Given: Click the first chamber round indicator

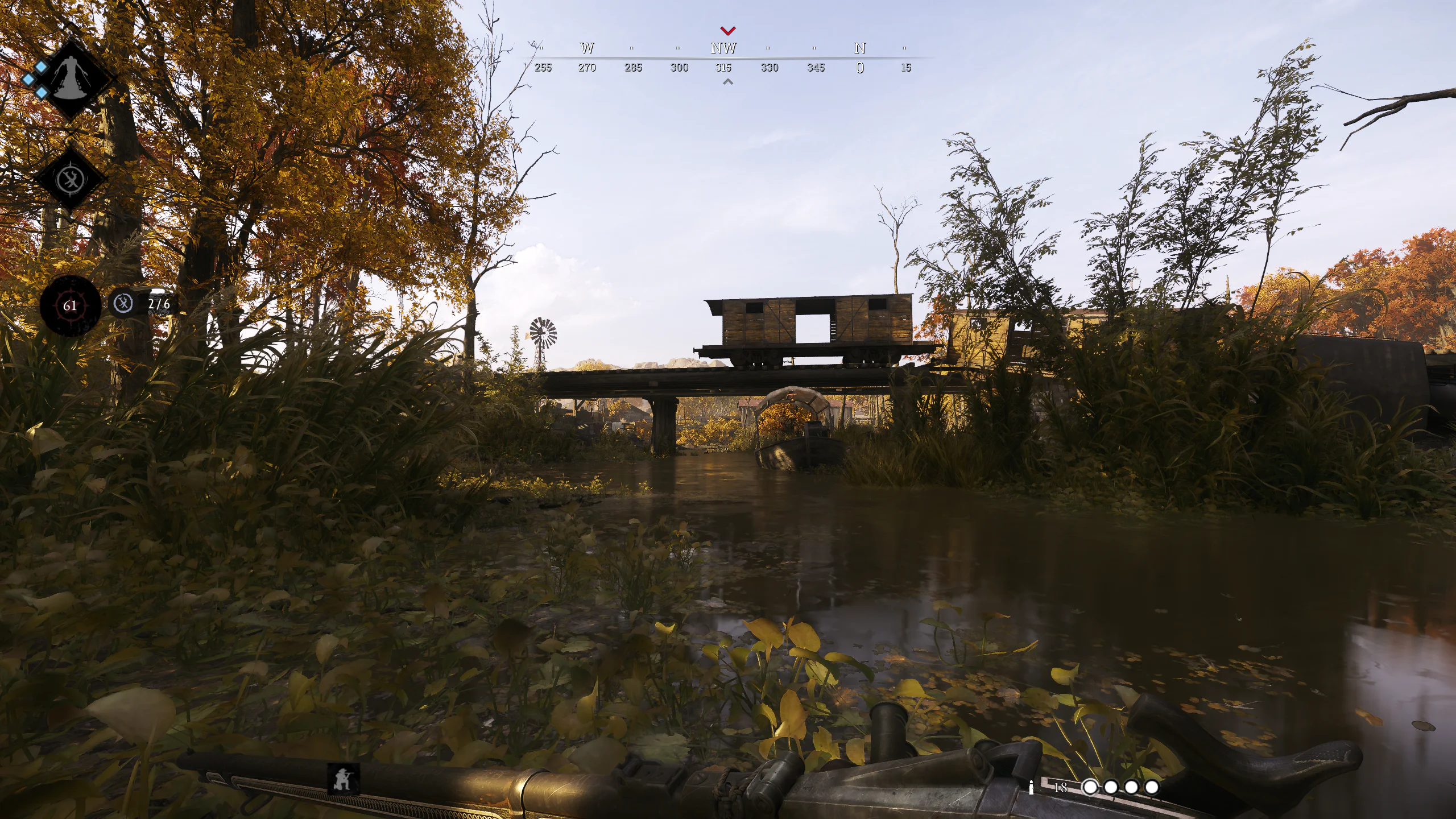Looking at the screenshot, I should pyautogui.click(x=1090, y=788).
